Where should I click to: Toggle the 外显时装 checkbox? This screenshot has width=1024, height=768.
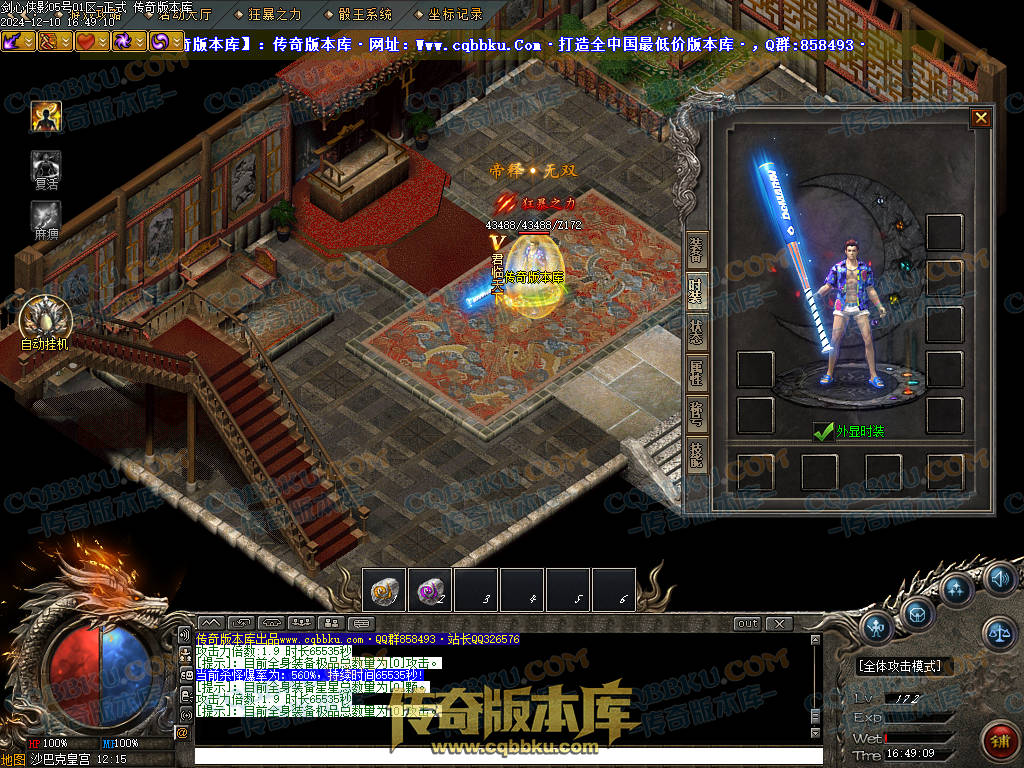[x=824, y=432]
